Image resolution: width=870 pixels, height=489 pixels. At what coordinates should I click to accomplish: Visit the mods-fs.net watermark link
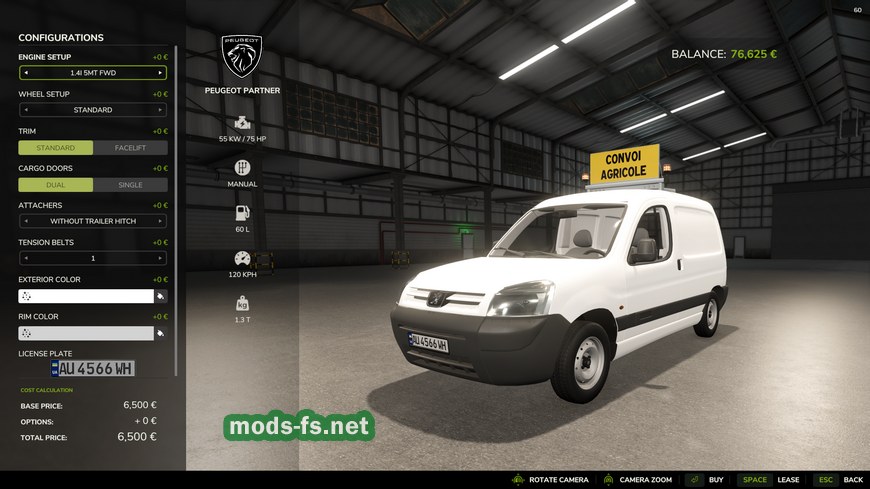299,427
